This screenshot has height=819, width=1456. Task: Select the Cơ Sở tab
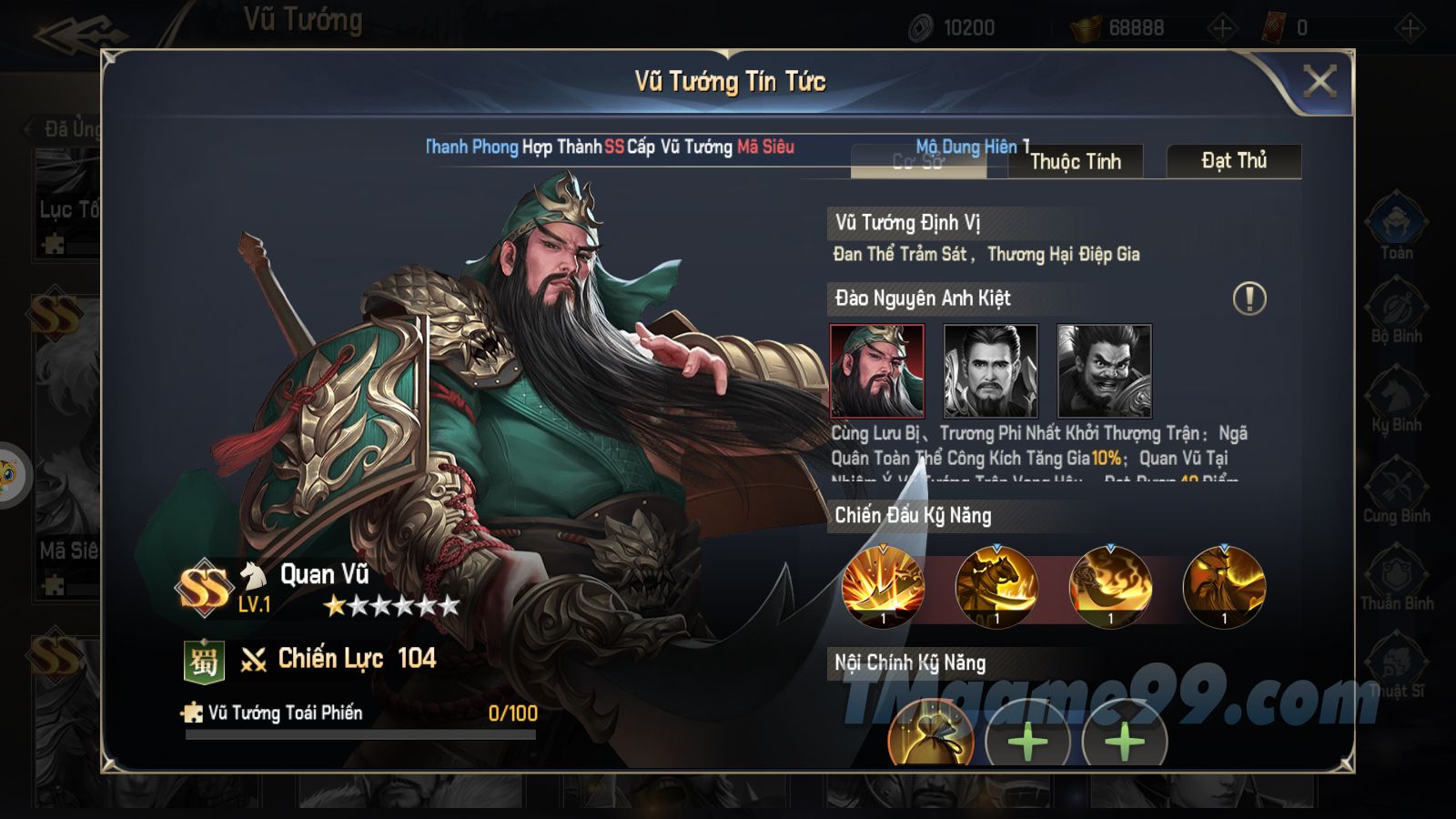917,162
